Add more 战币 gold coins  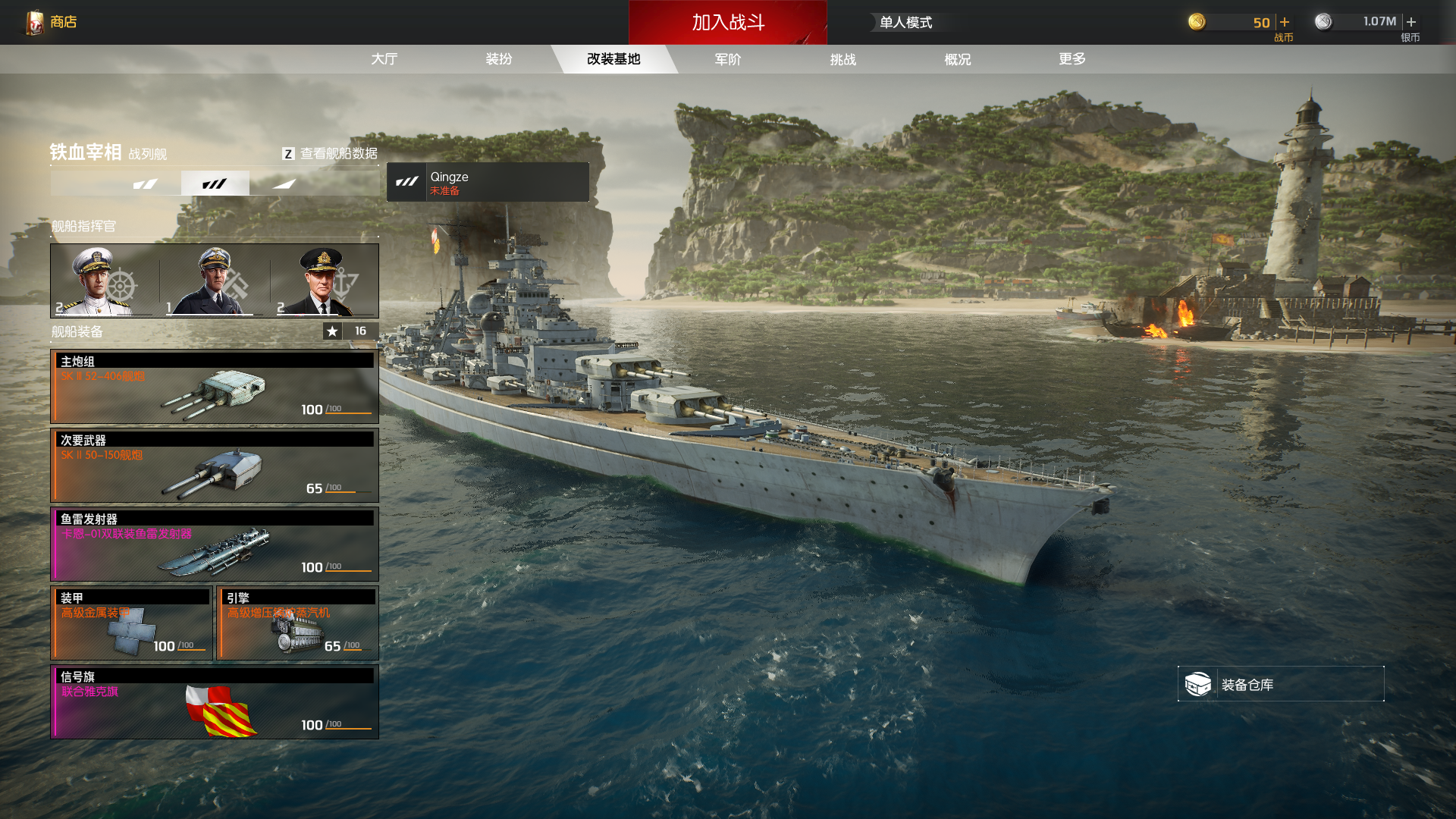(1285, 22)
